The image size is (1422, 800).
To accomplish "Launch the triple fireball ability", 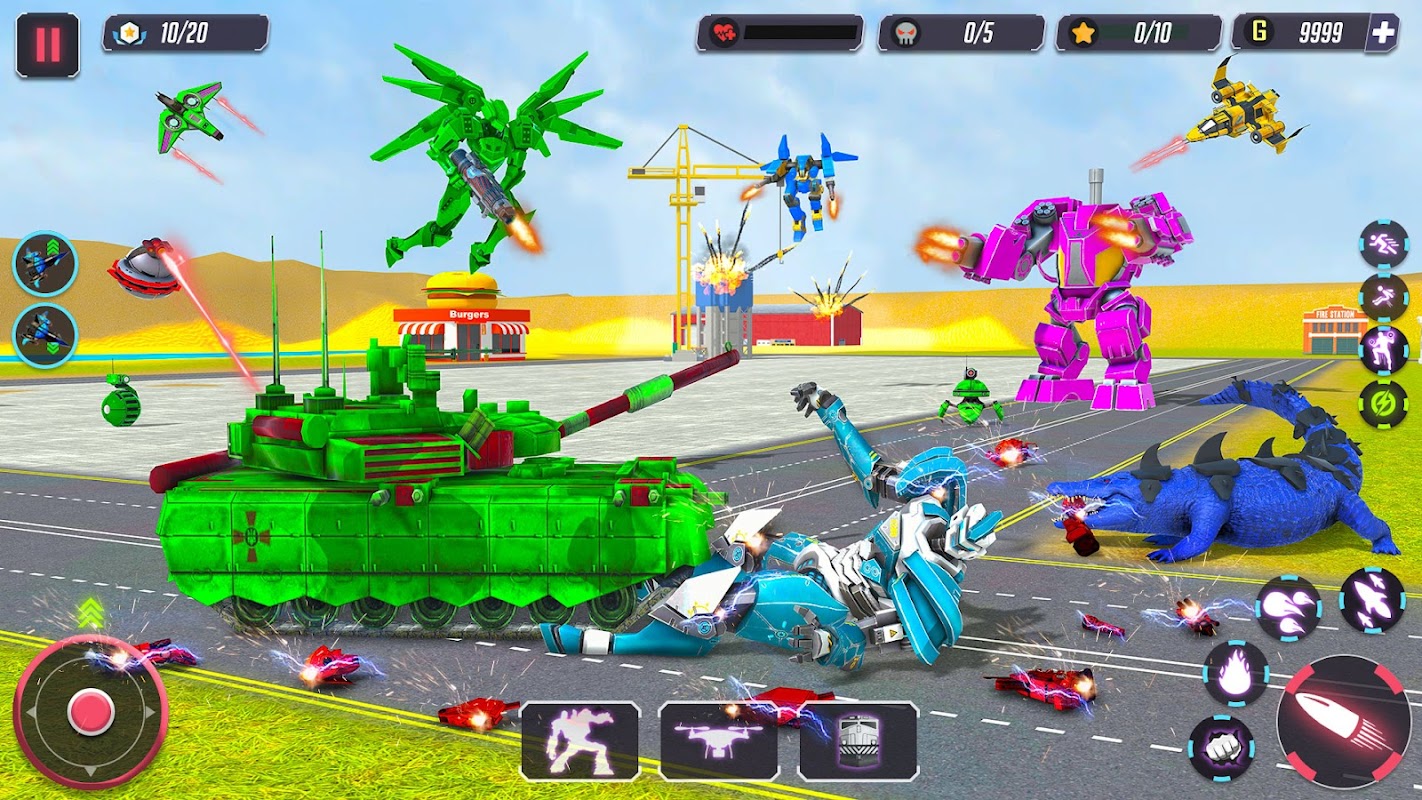I will [x=1288, y=608].
